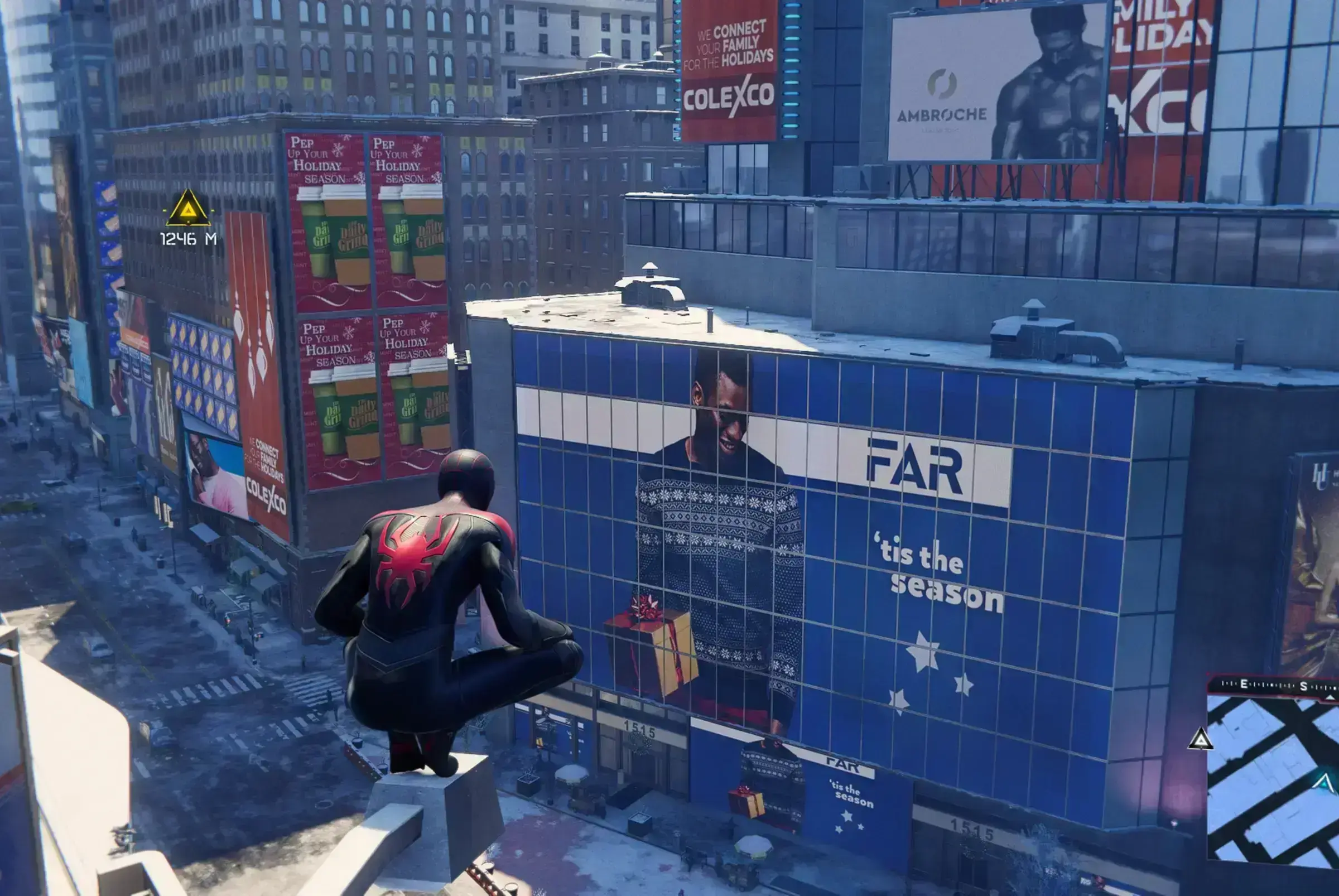Click the yellow triangle objective waypoint marker

(x=188, y=210)
